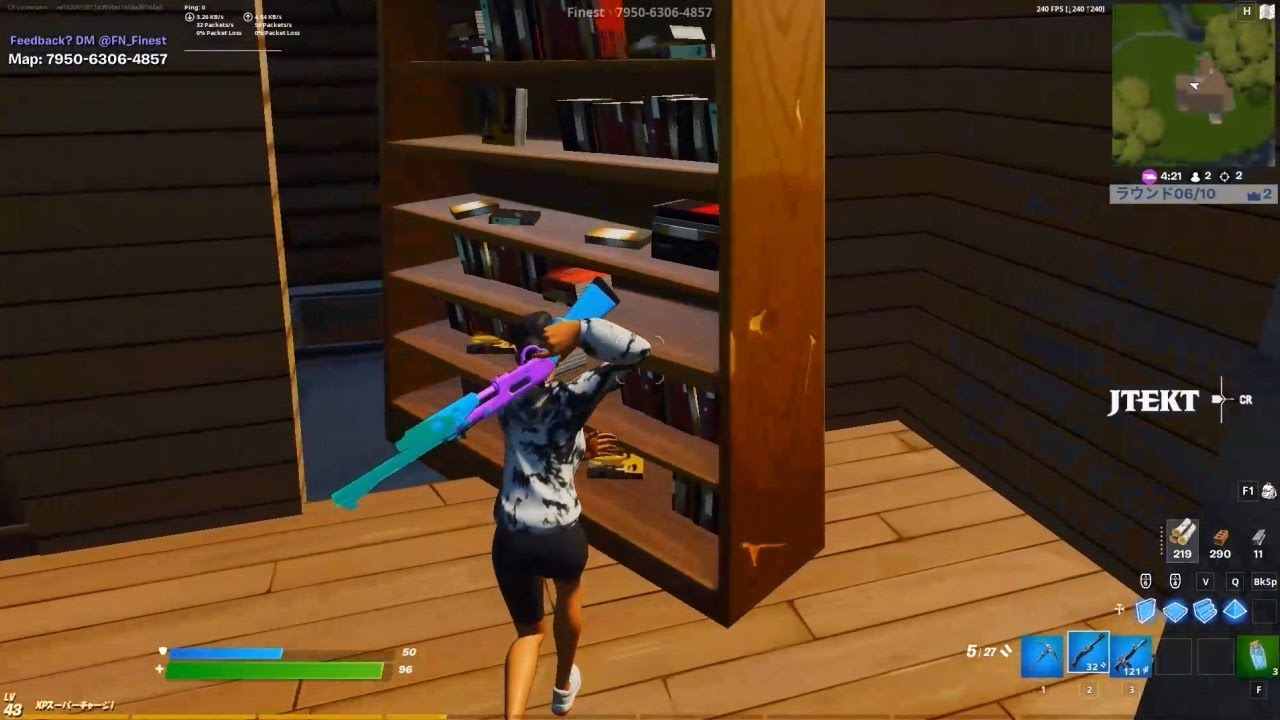The width and height of the screenshot is (1280, 720).
Task: Select the assault rifle slot with 121 ammo
Action: (x=1131, y=657)
